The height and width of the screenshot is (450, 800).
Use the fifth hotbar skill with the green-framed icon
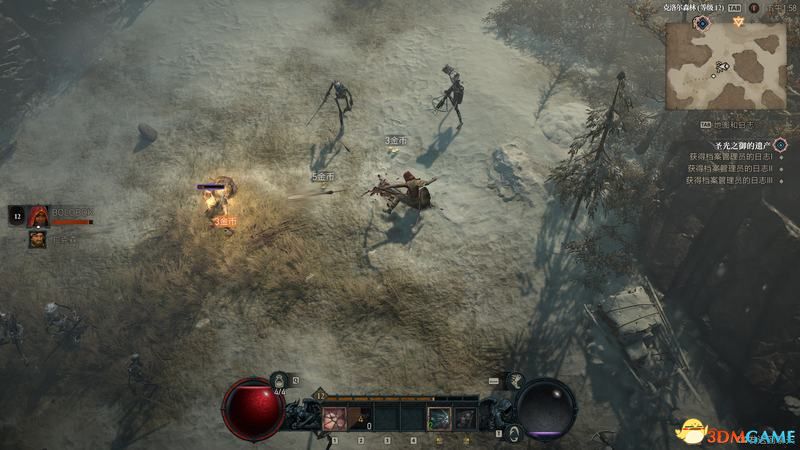[x=438, y=417]
